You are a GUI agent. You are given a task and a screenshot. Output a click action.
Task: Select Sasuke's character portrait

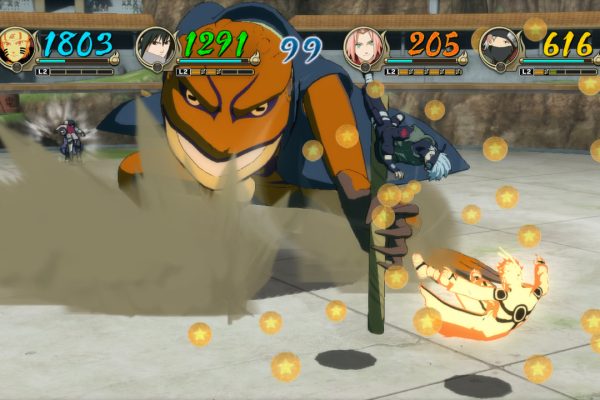[x=156, y=46]
